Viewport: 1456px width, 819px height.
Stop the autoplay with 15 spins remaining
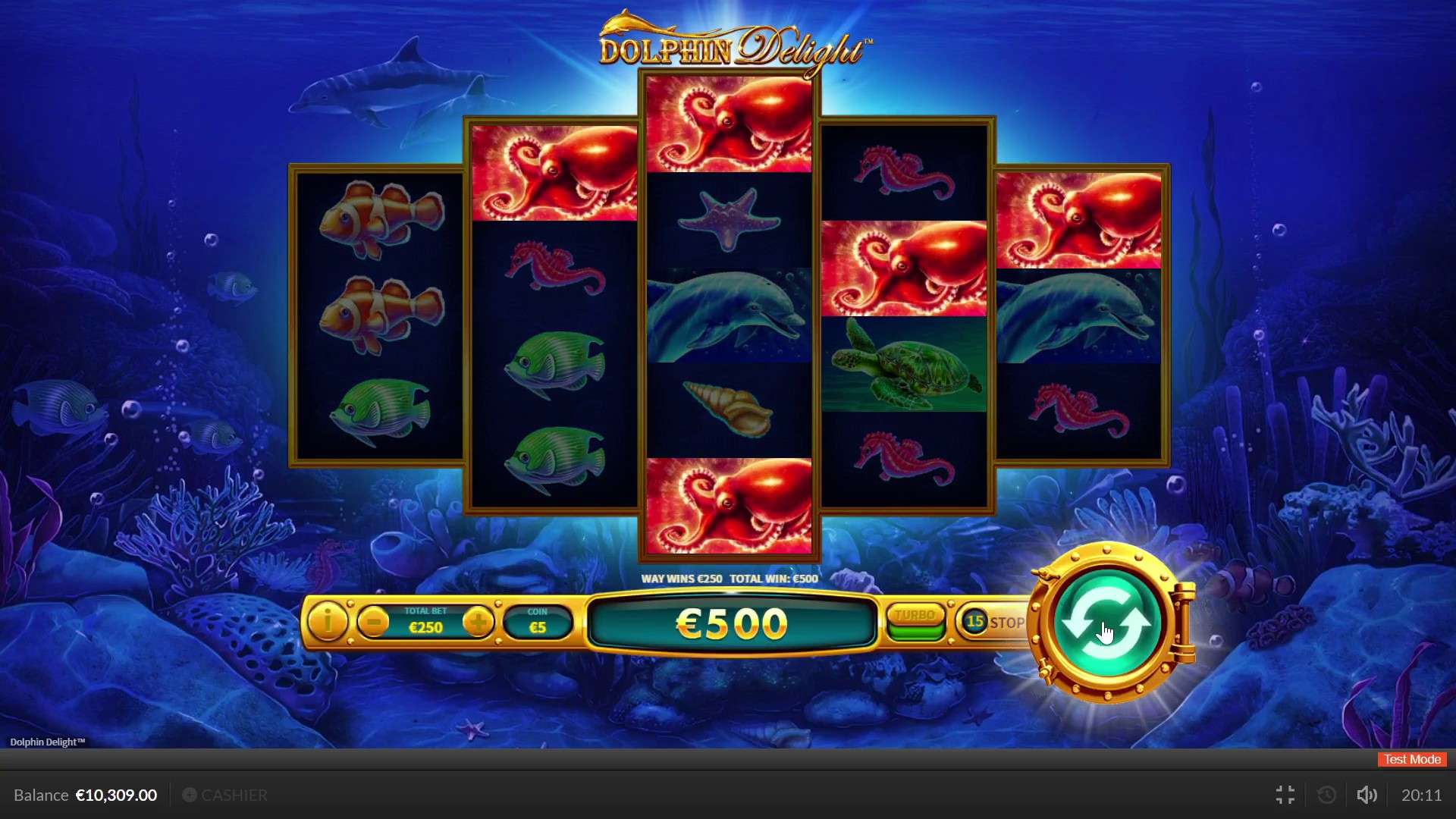click(x=1006, y=622)
